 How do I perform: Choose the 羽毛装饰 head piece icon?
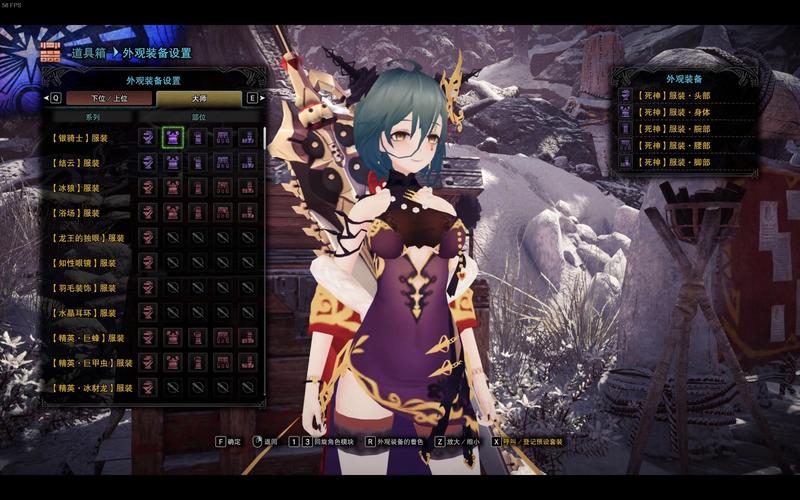[148, 287]
